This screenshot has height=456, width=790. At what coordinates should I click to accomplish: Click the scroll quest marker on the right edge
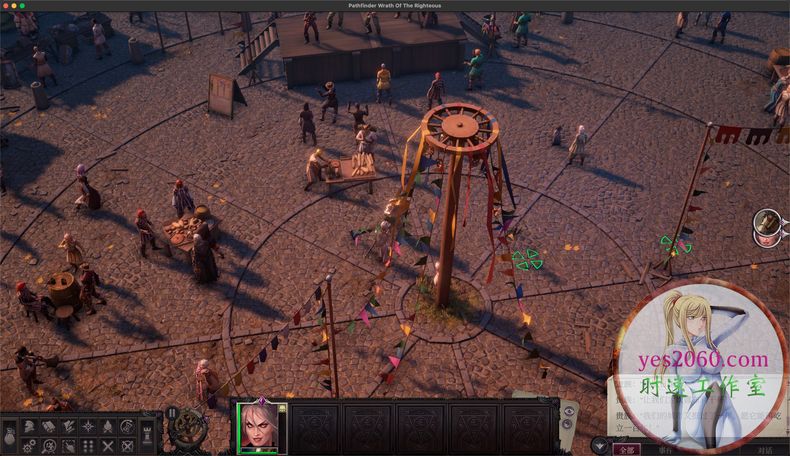[768, 221]
